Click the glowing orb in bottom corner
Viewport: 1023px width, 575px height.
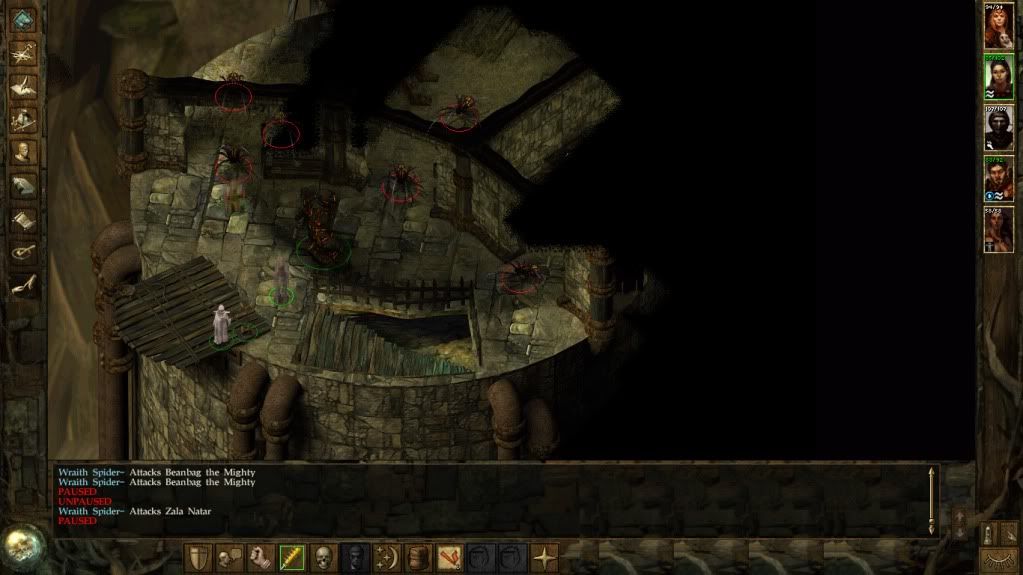coord(21,546)
